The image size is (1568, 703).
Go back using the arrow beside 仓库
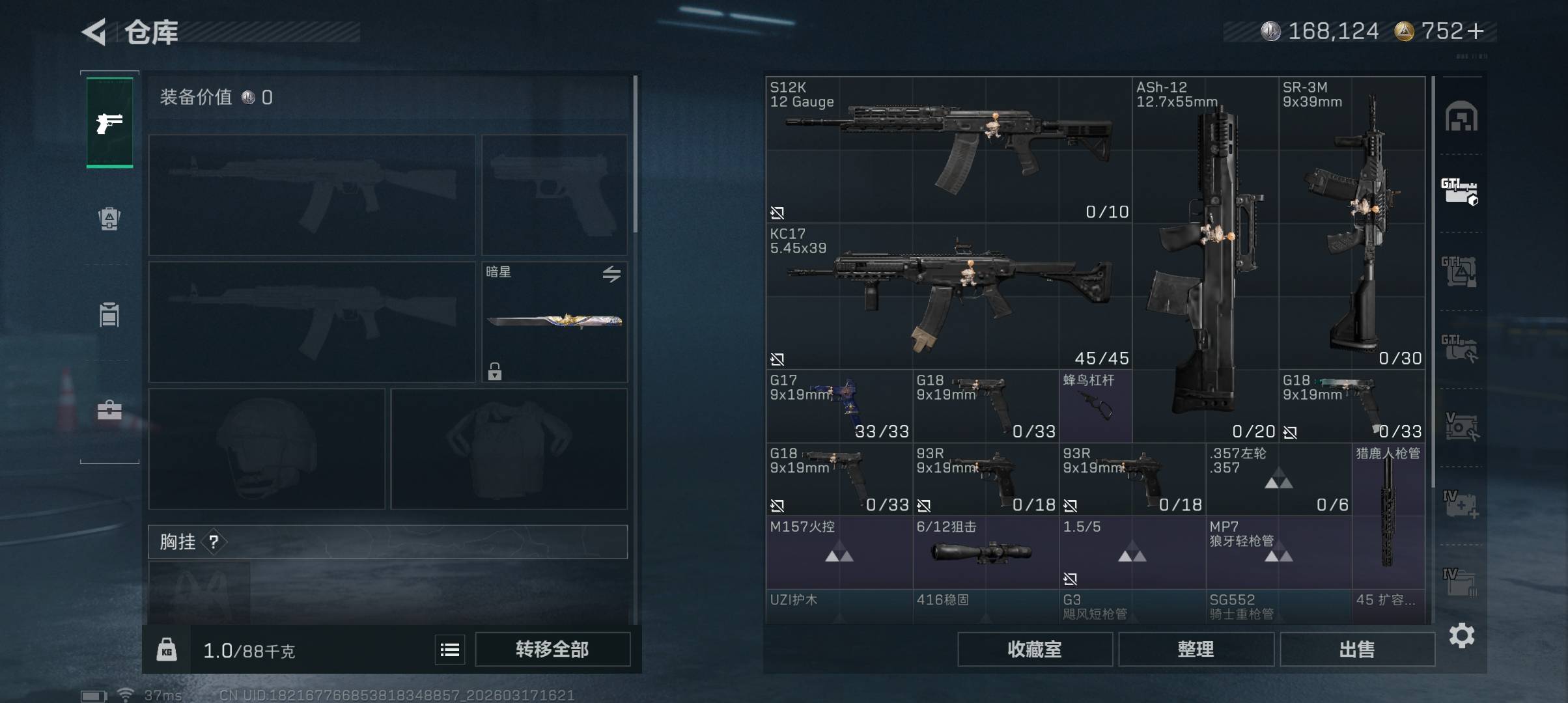tap(94, 32)
